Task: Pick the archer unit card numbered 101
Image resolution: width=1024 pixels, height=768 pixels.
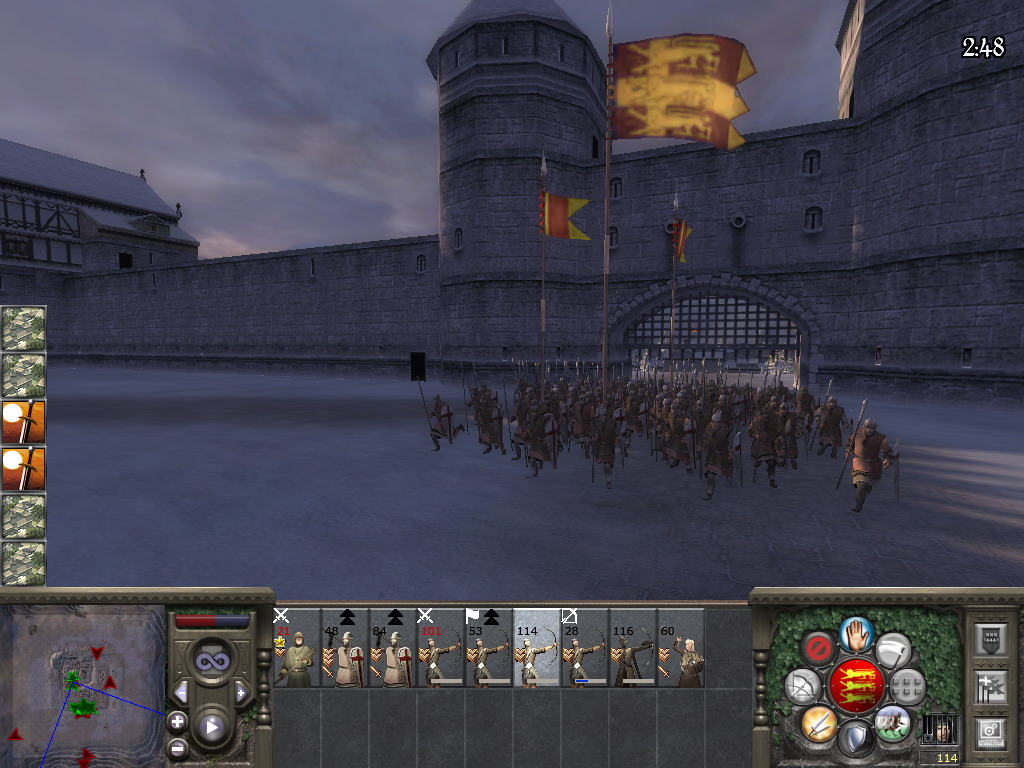Action: point(441,648)
